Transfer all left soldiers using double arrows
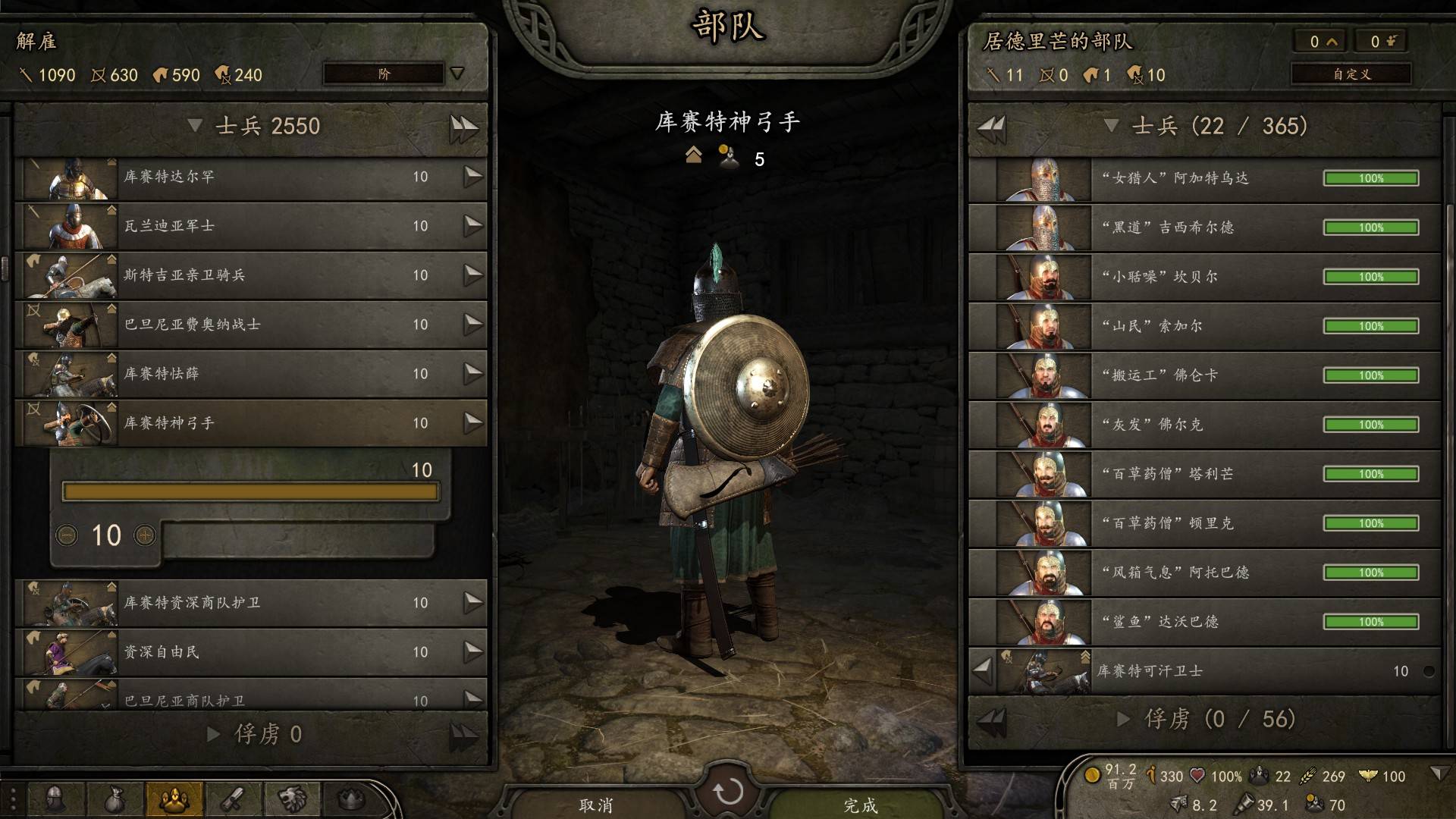Screen dimensions: 1456x819 pyautogui.click(x=463, y=127)
